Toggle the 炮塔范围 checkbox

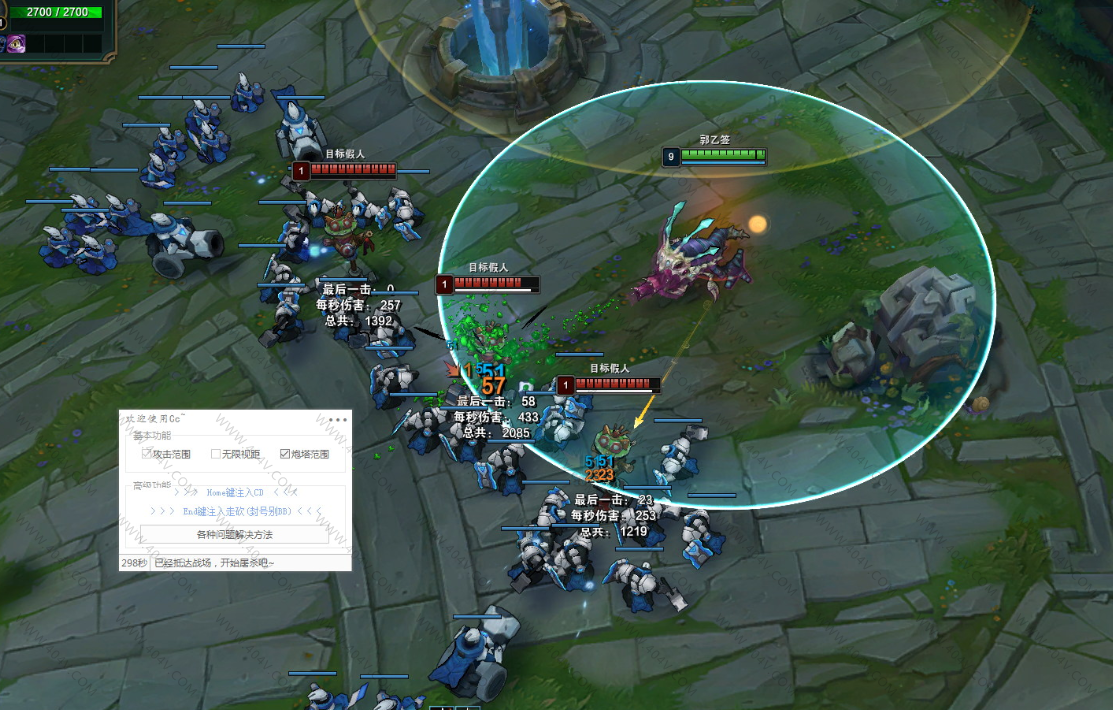285,454
